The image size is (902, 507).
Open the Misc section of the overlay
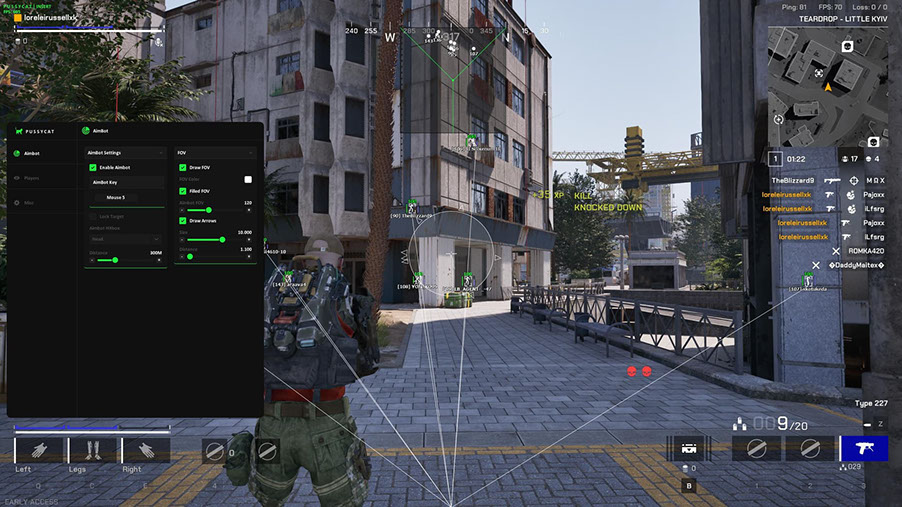[30, 202]
